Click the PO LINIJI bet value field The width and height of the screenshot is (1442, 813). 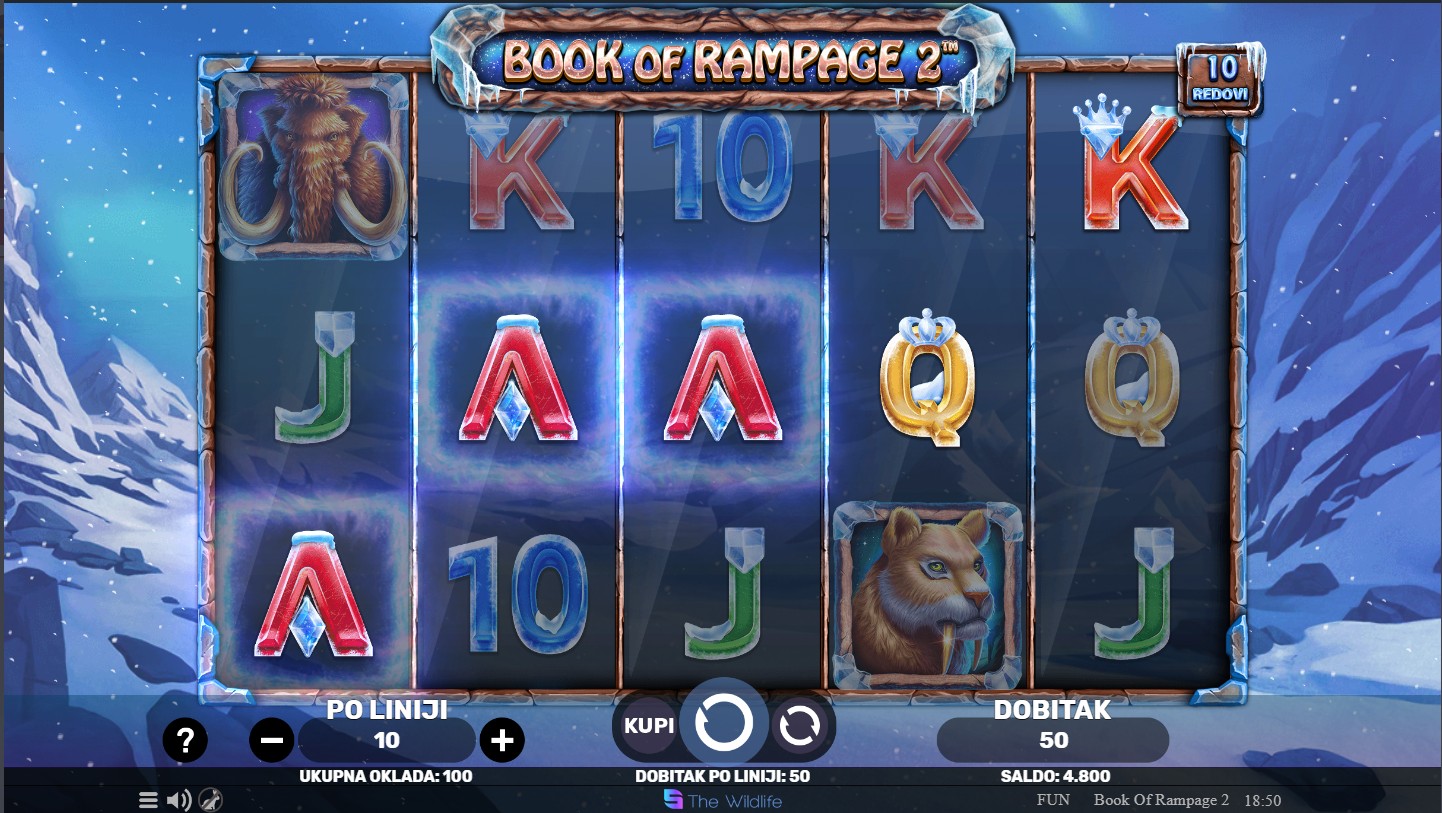point(387,741)
